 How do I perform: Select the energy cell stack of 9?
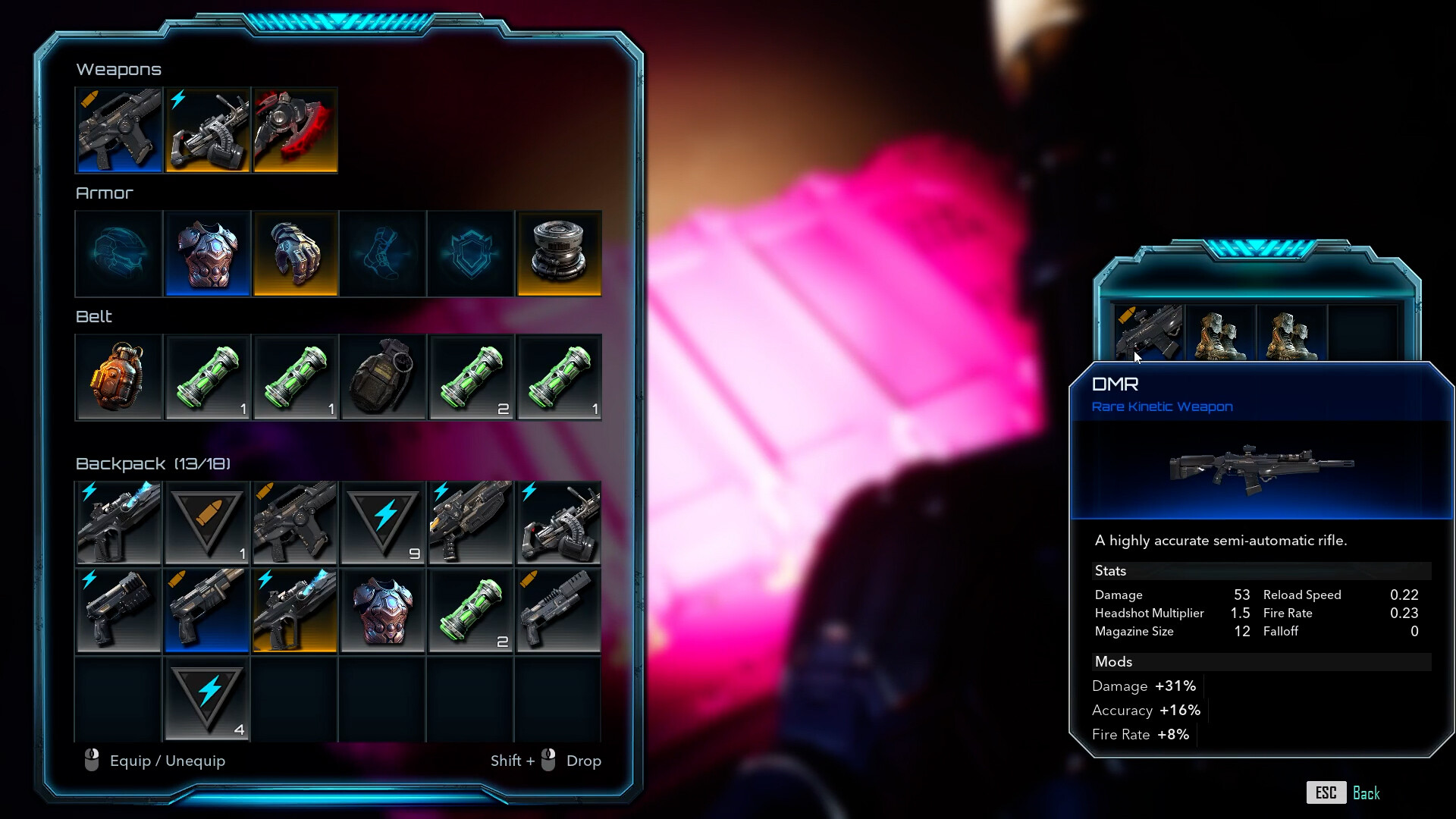pyautogui.click(x=383, y=523)
